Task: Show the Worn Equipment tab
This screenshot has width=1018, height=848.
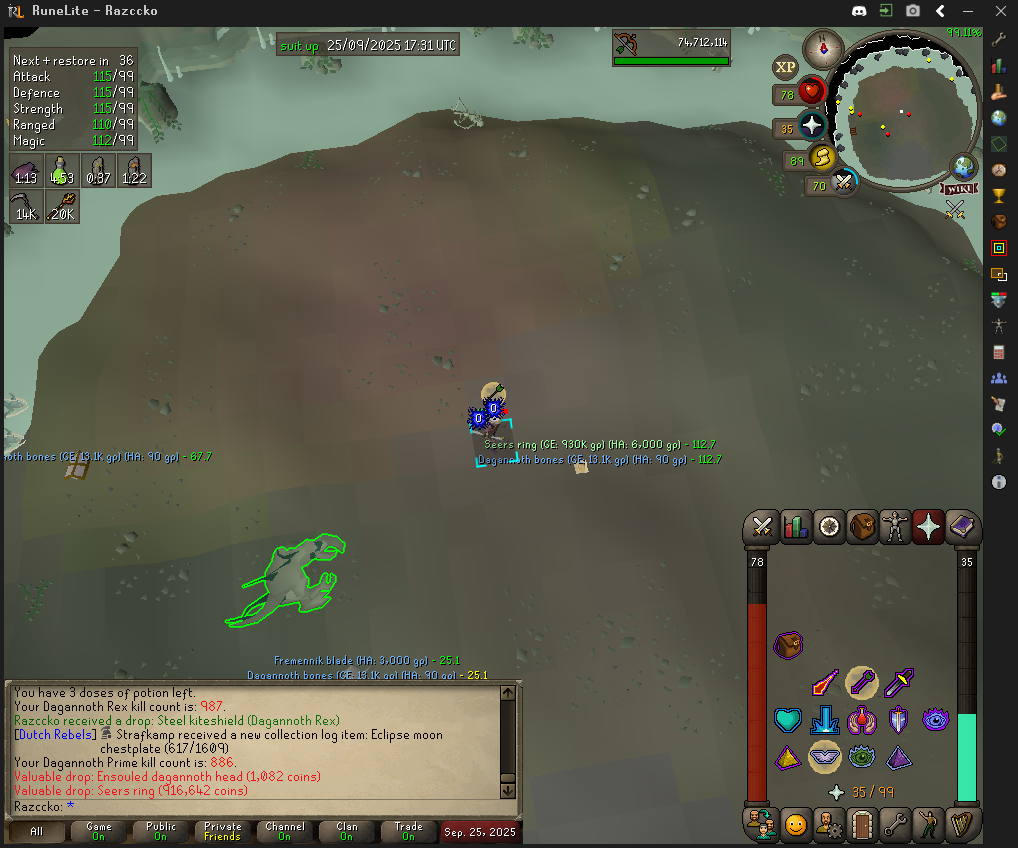Action: [x=895, y=526]
